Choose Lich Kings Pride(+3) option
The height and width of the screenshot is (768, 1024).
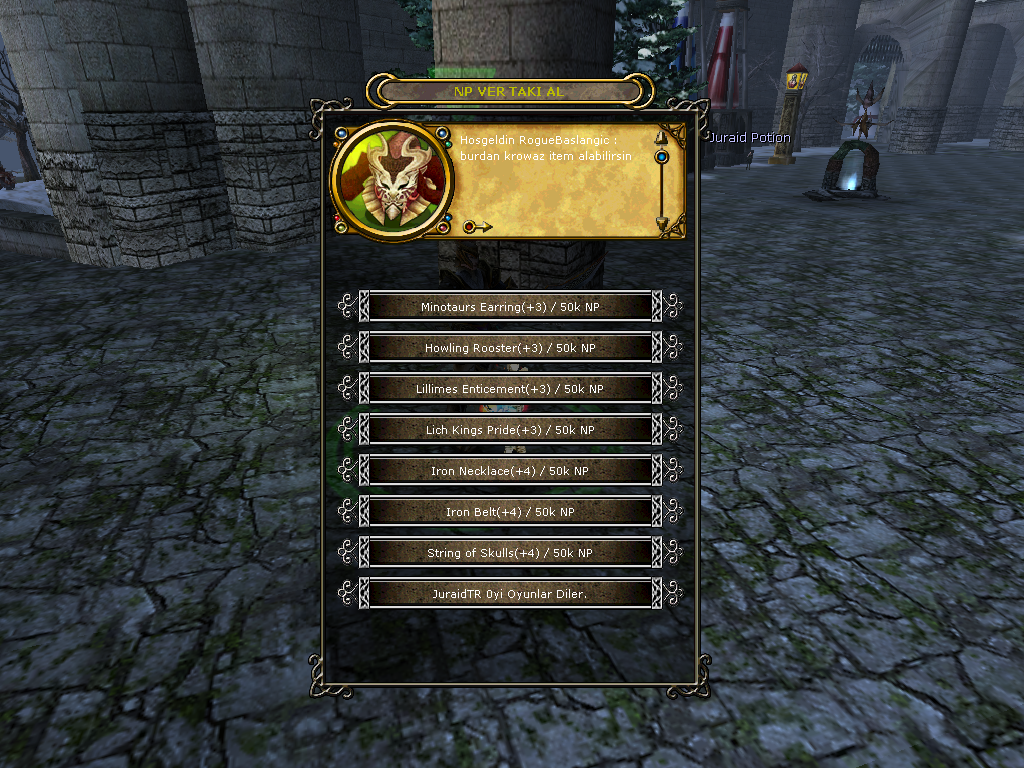coord(510,430)
